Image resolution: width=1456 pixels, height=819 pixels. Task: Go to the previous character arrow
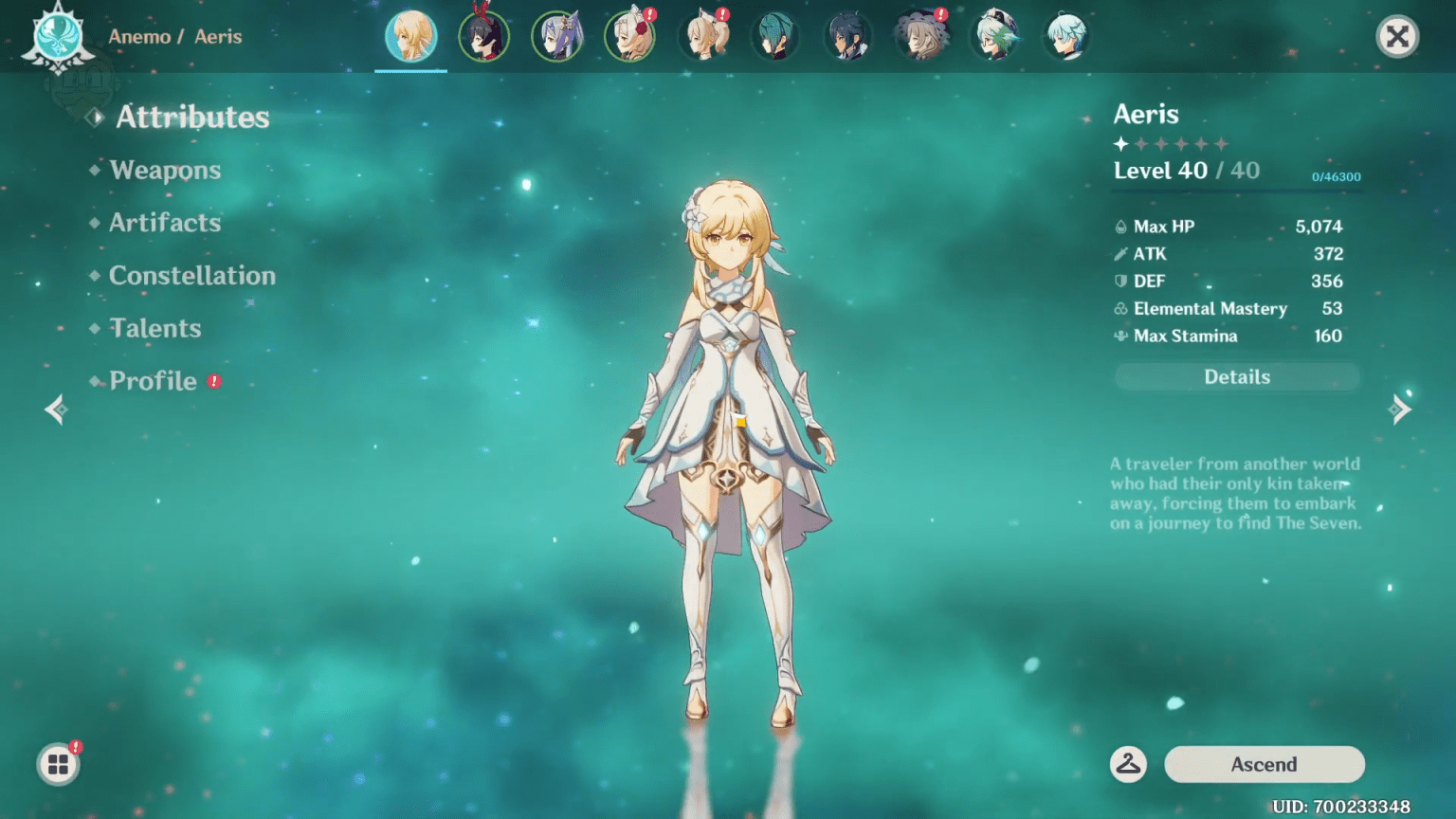[x=56, y=409]
